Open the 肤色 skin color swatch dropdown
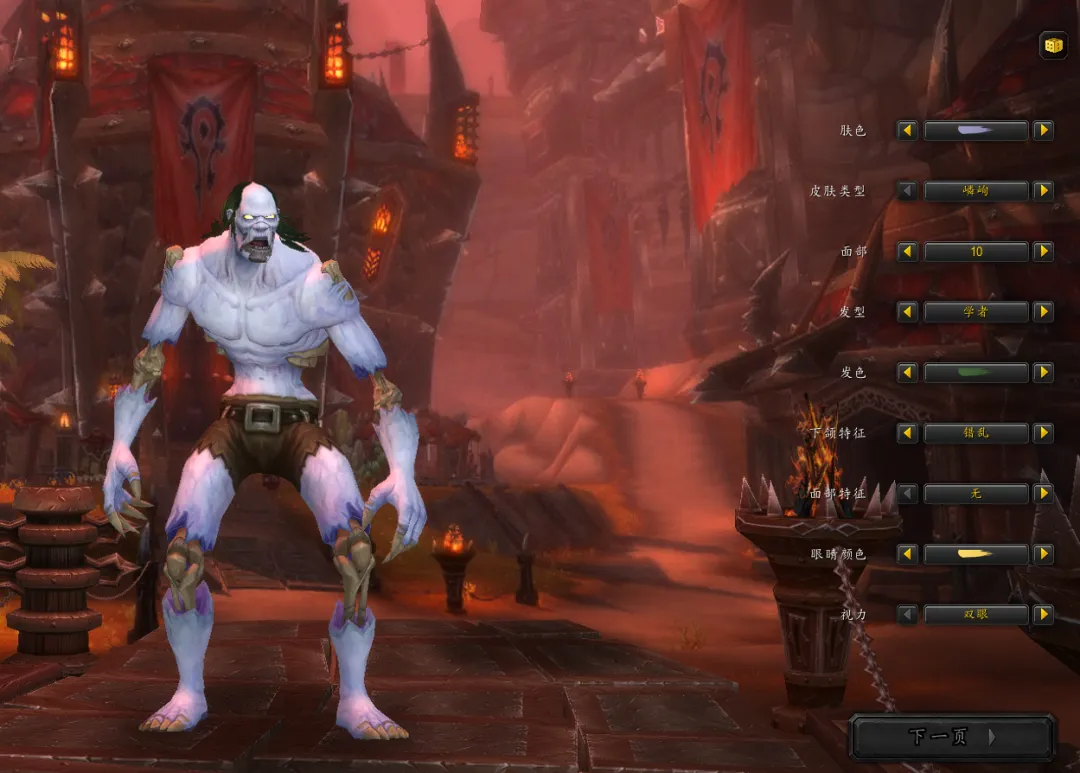Viewport: 1080px width, 773px height. tap(975, 130)
